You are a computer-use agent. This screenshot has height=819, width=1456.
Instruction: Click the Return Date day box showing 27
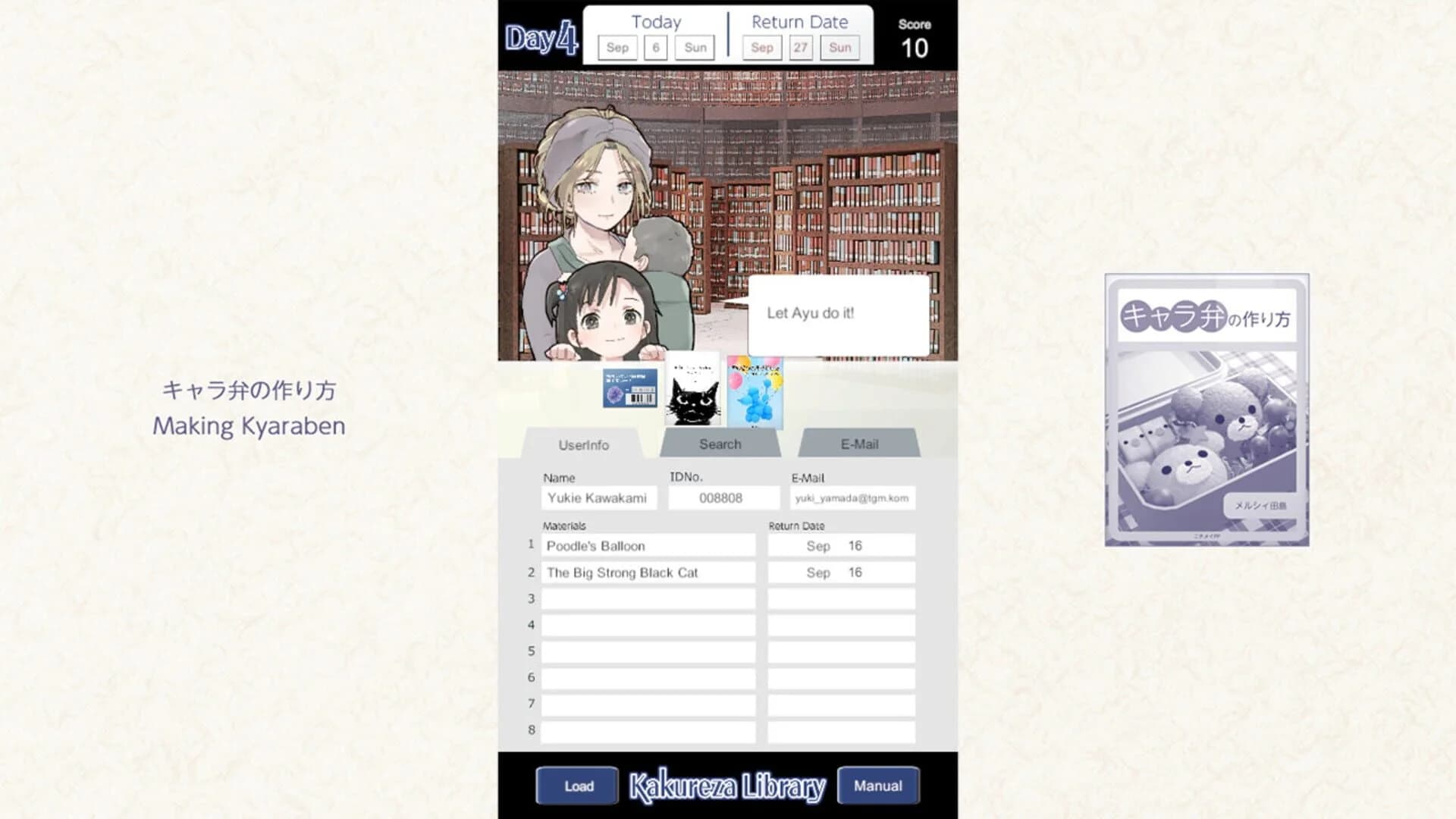801,47
